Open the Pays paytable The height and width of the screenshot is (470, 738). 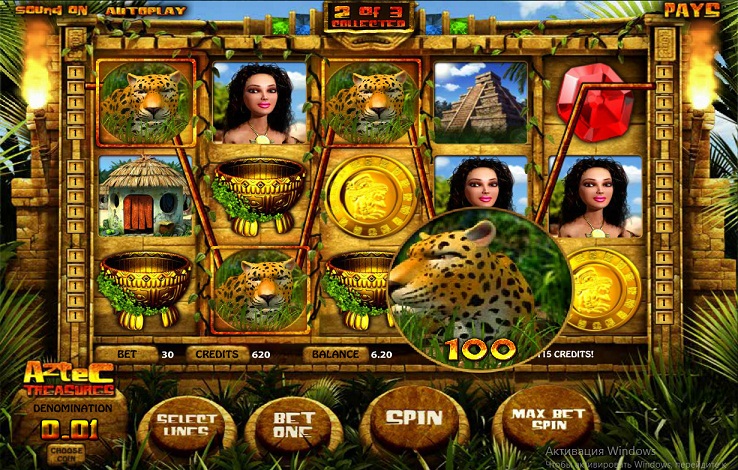pos(691,10)
